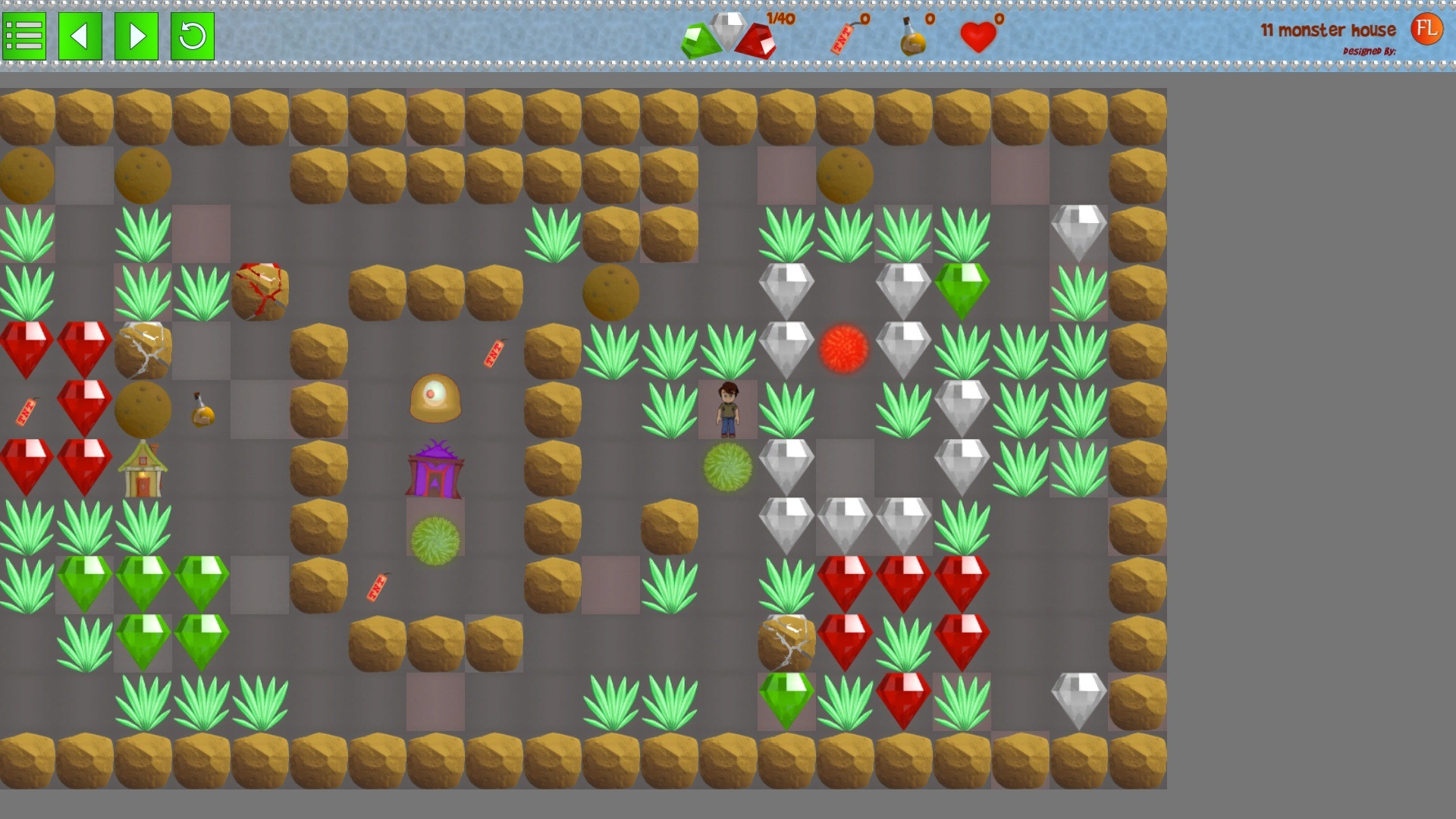Open the level list menu
This screenshot has width=1456, height=819.
click(25, 36)
